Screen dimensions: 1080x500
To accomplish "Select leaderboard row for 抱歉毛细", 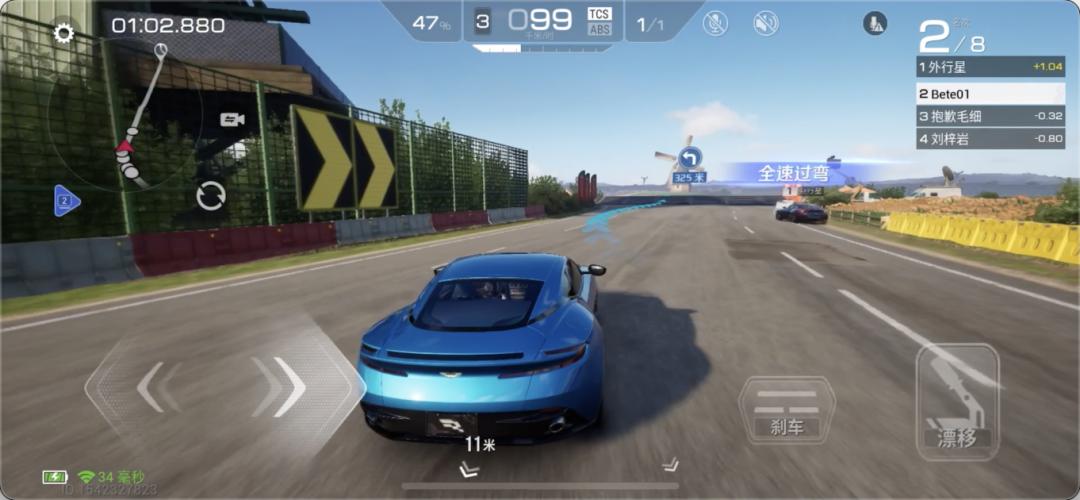I will 992,115.
